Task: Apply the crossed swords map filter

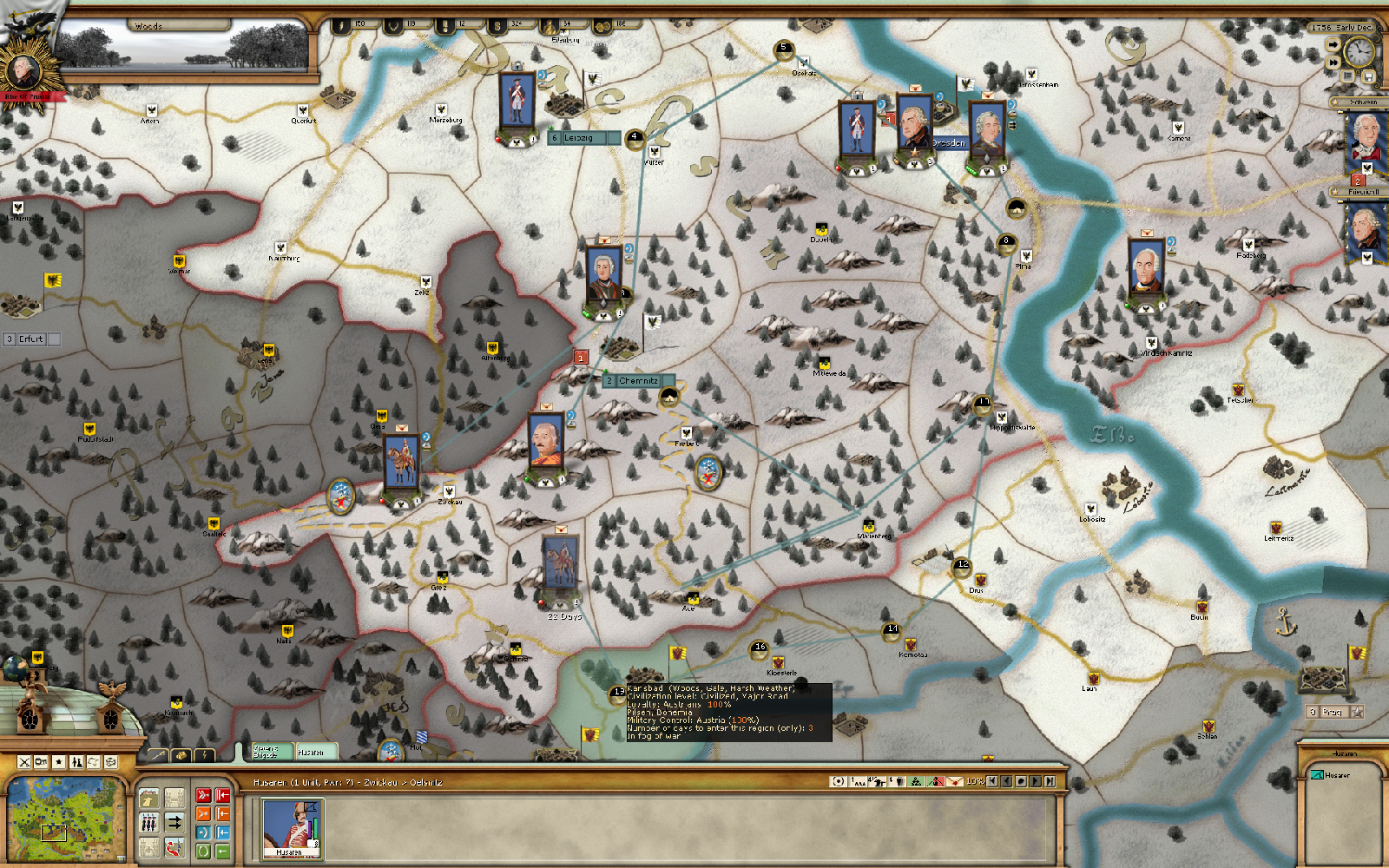Action: click(24, 762)
